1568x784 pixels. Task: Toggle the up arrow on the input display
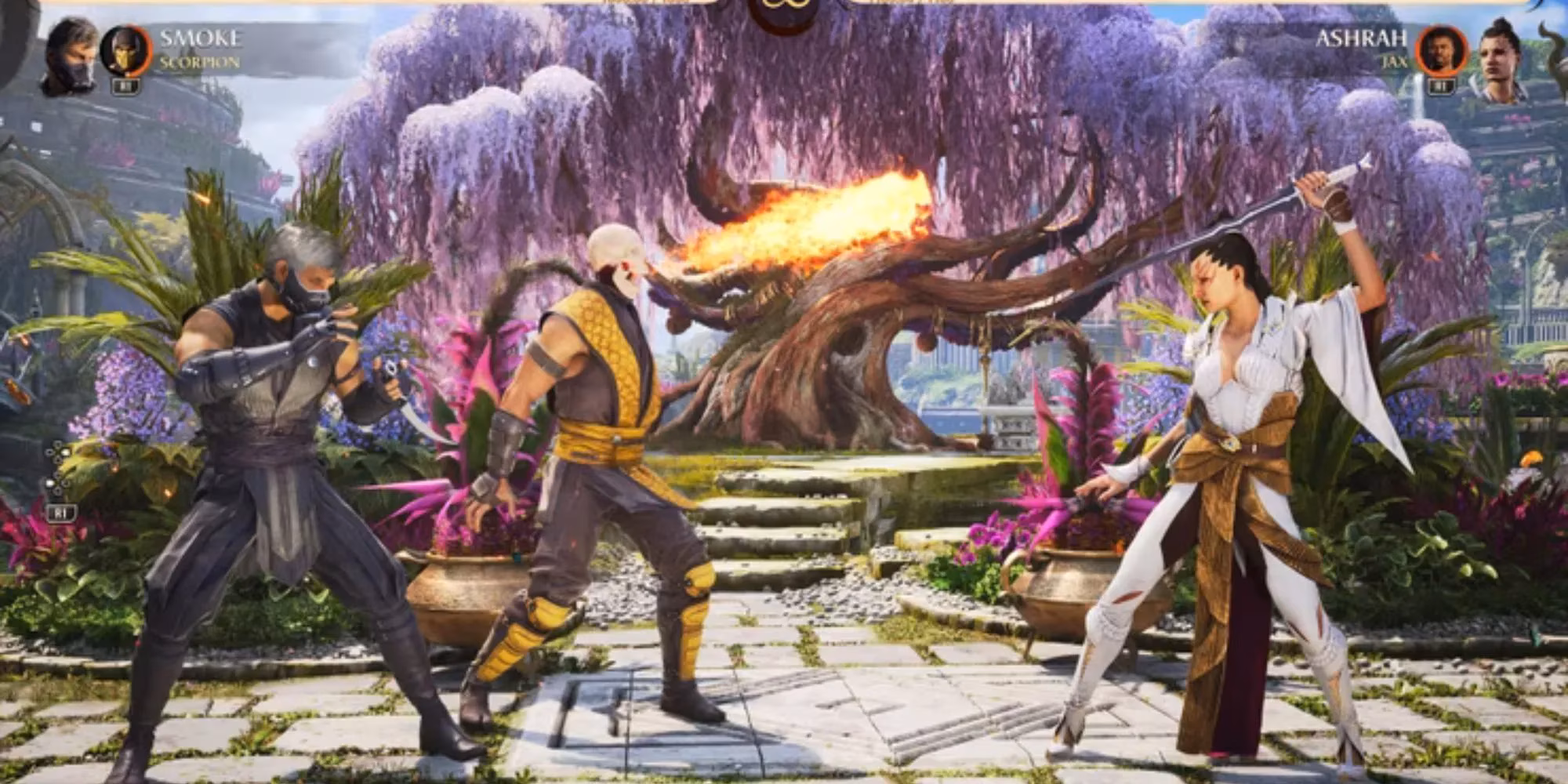coord(57,445)
